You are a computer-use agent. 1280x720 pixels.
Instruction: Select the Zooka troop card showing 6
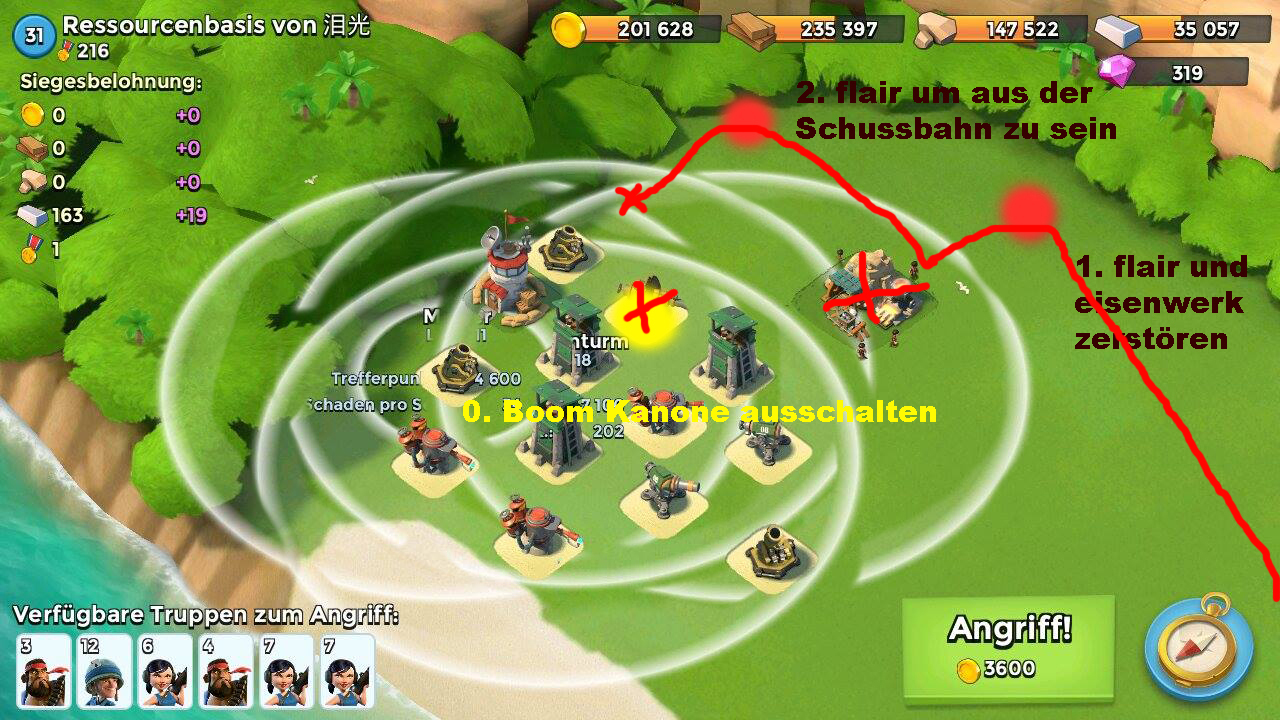[165, 671]
